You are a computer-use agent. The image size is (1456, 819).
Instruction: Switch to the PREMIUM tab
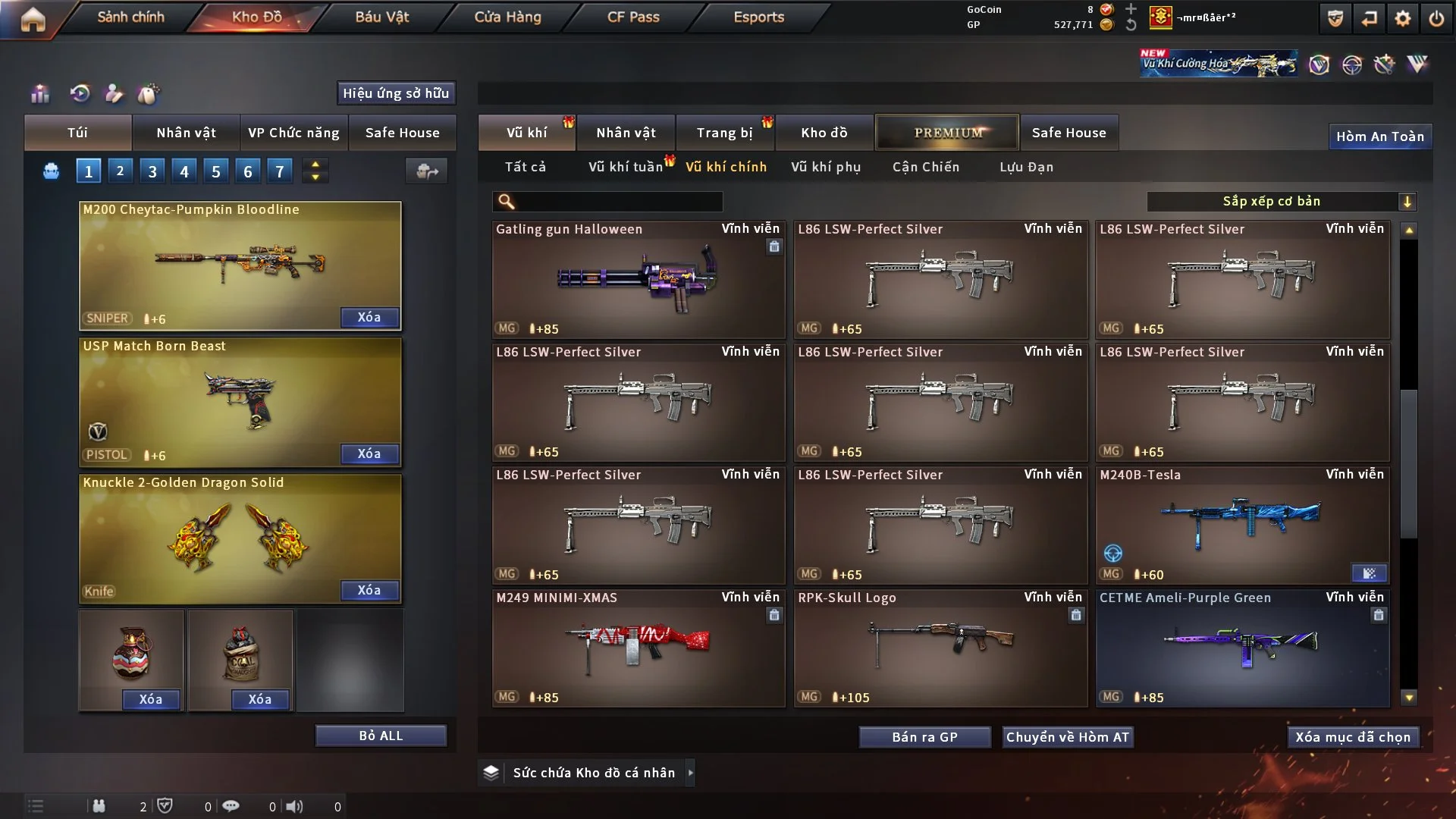pyautogui.click(x=947, y=133)
